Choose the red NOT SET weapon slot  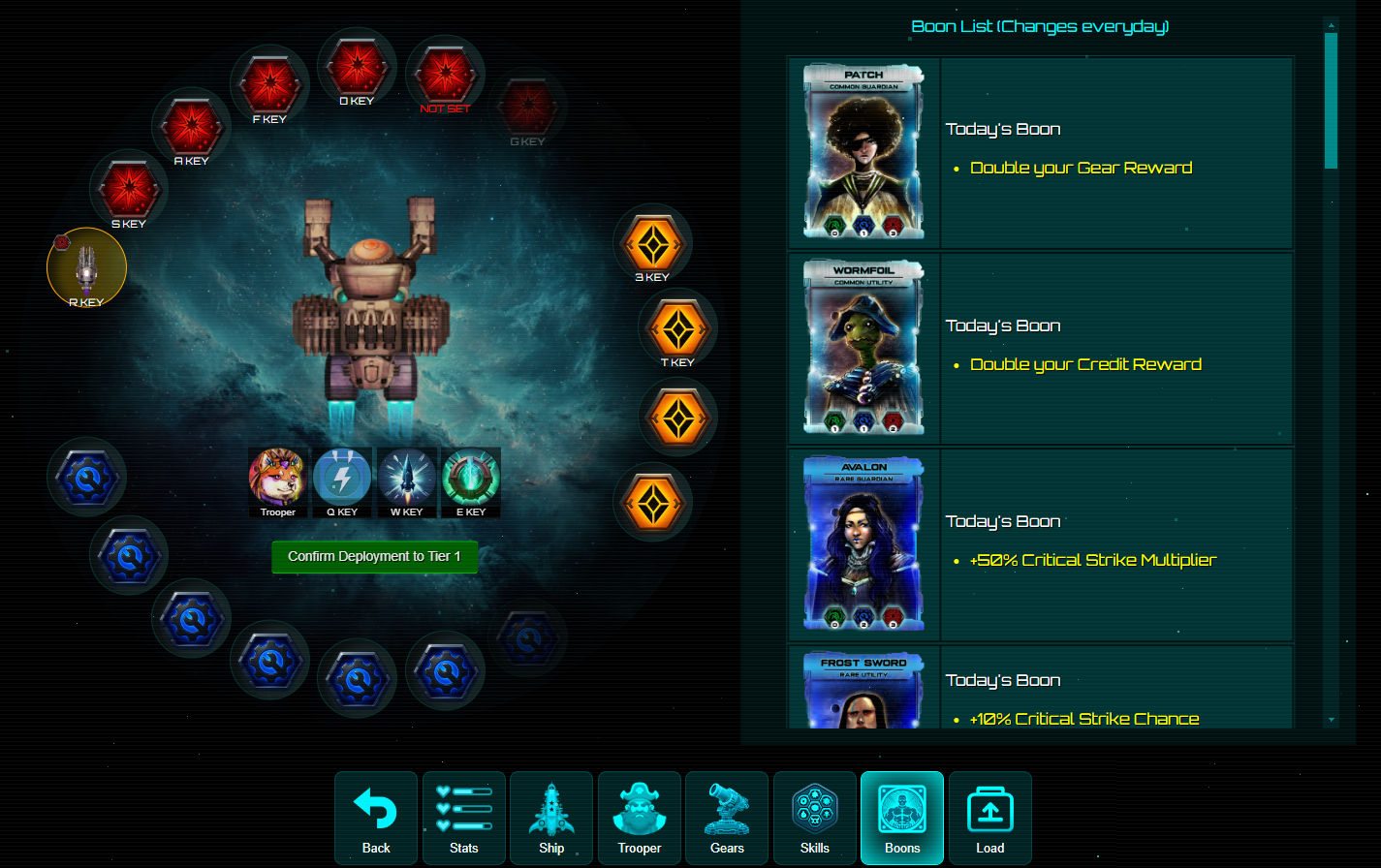click(x=445, y=74)
